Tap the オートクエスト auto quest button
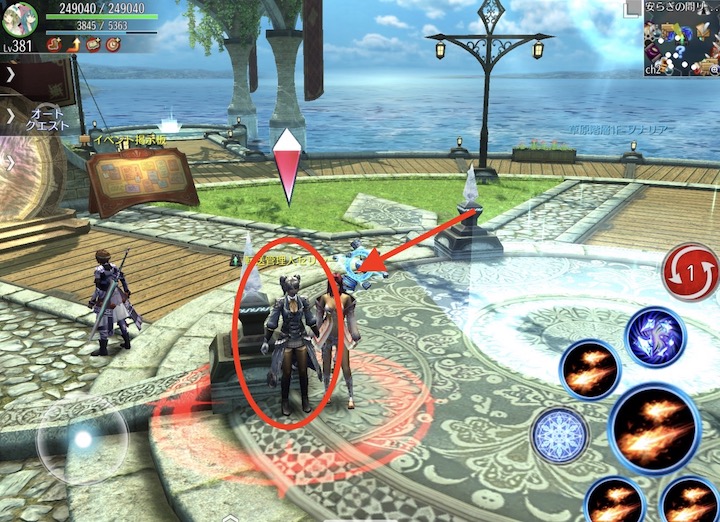Viewport: 720px width, 522px height. (46, 116)
